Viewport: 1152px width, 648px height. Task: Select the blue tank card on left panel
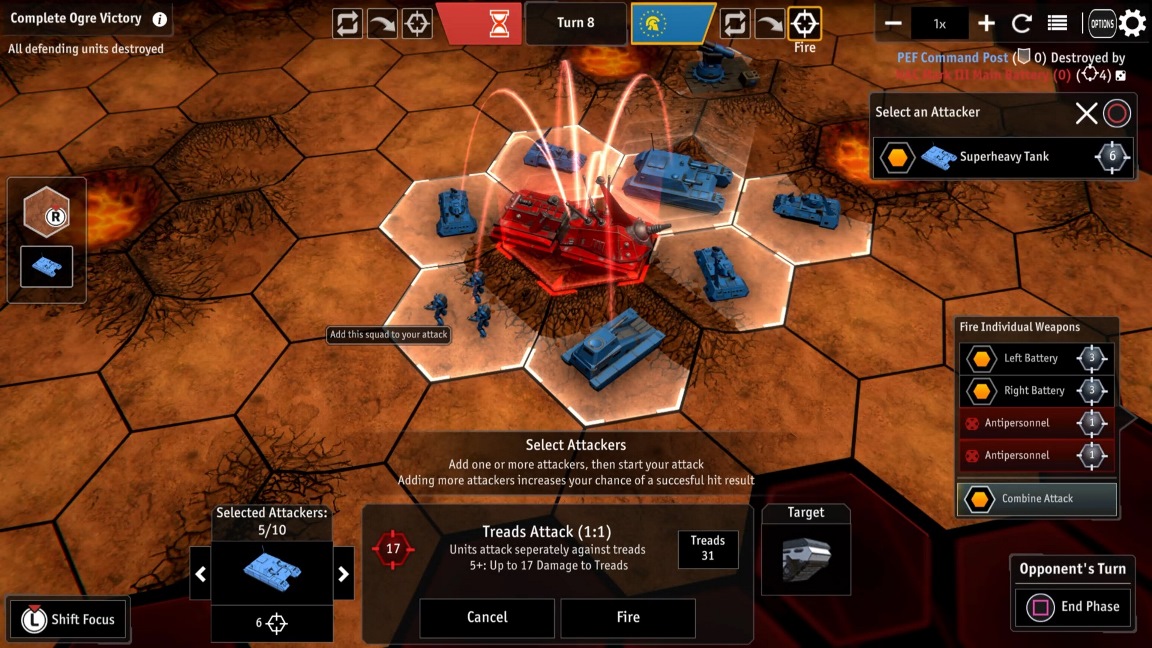pyautogui.click(x=47, y=266)
